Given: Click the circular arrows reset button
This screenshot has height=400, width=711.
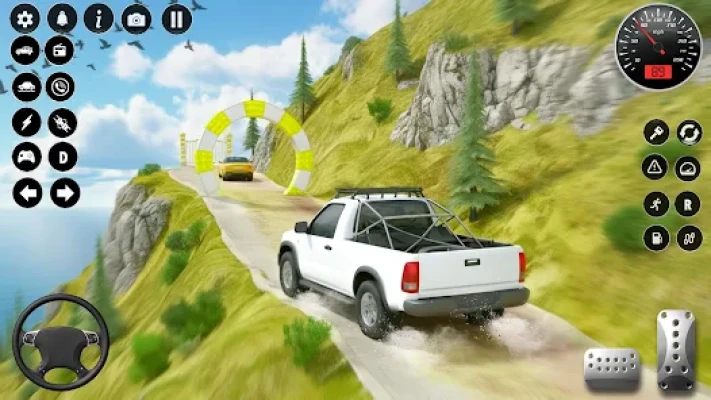Looking at the screenshot, I should coord(689,132).
